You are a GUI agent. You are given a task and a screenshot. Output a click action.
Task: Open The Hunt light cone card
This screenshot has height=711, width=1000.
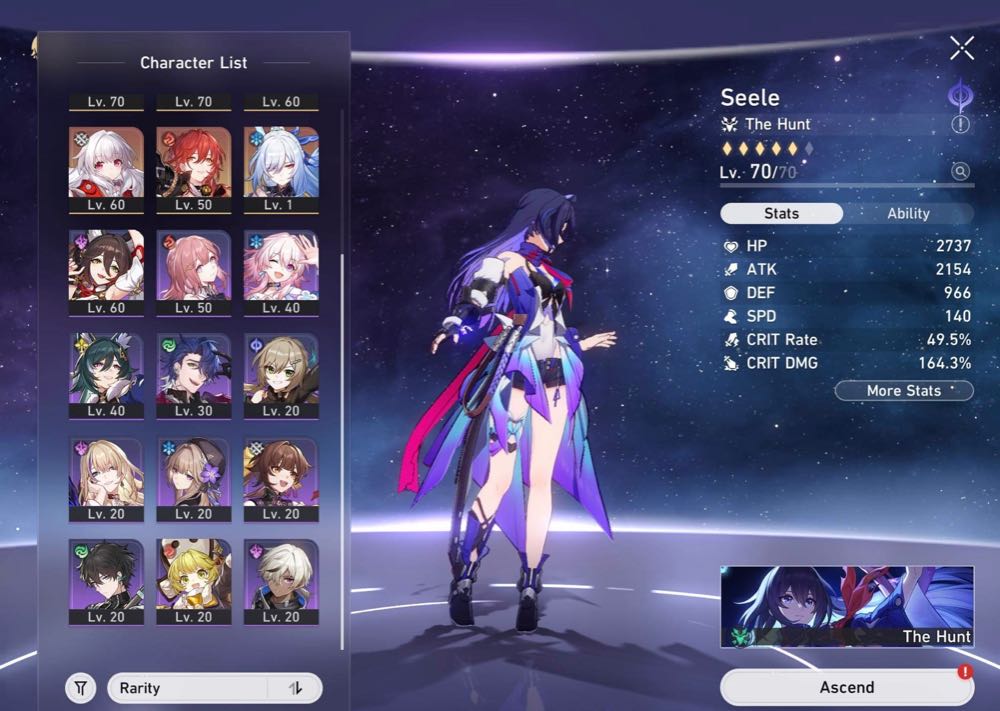coord(846,606)
